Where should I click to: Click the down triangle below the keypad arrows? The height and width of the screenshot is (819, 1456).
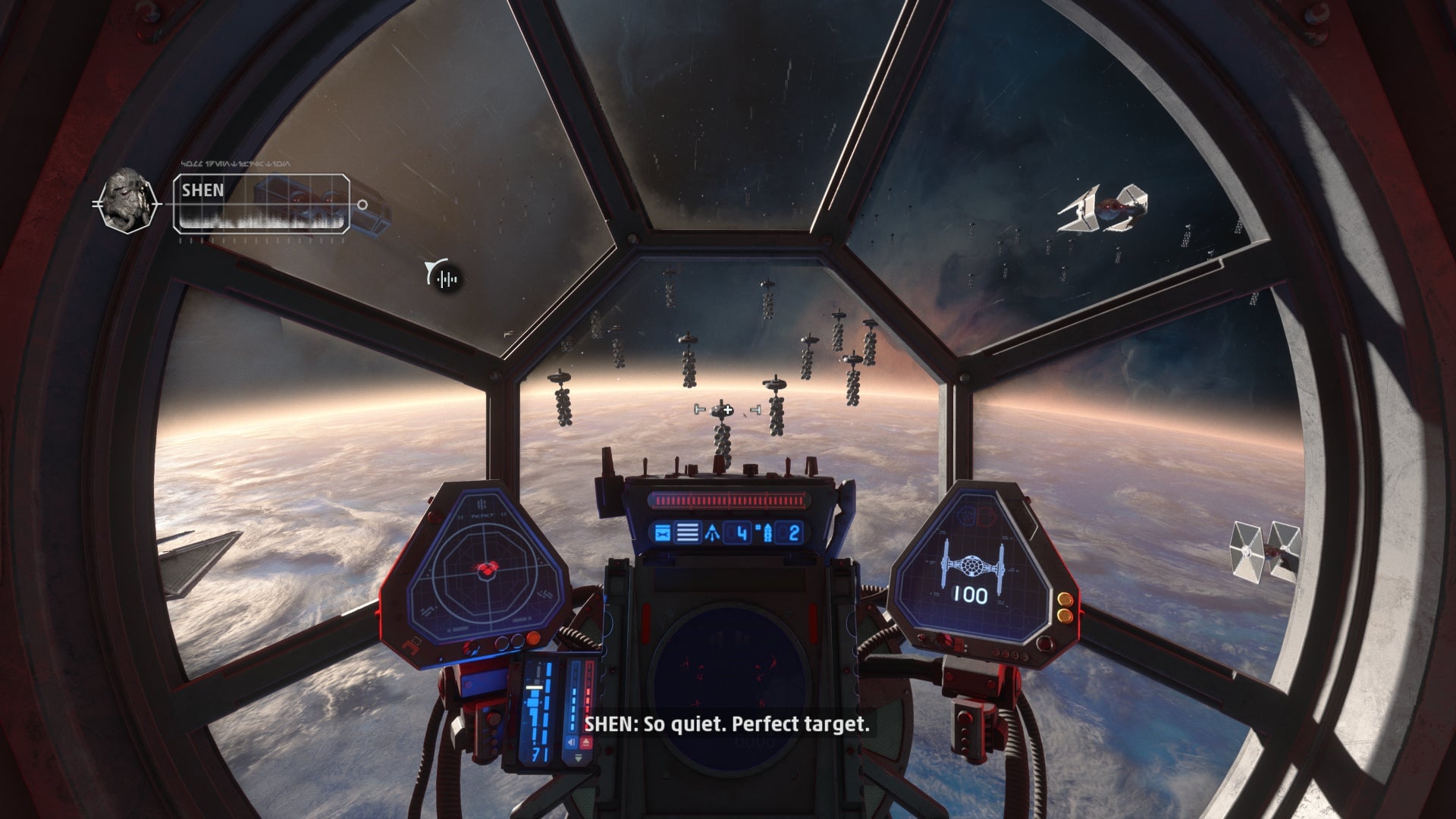(578, 757)
